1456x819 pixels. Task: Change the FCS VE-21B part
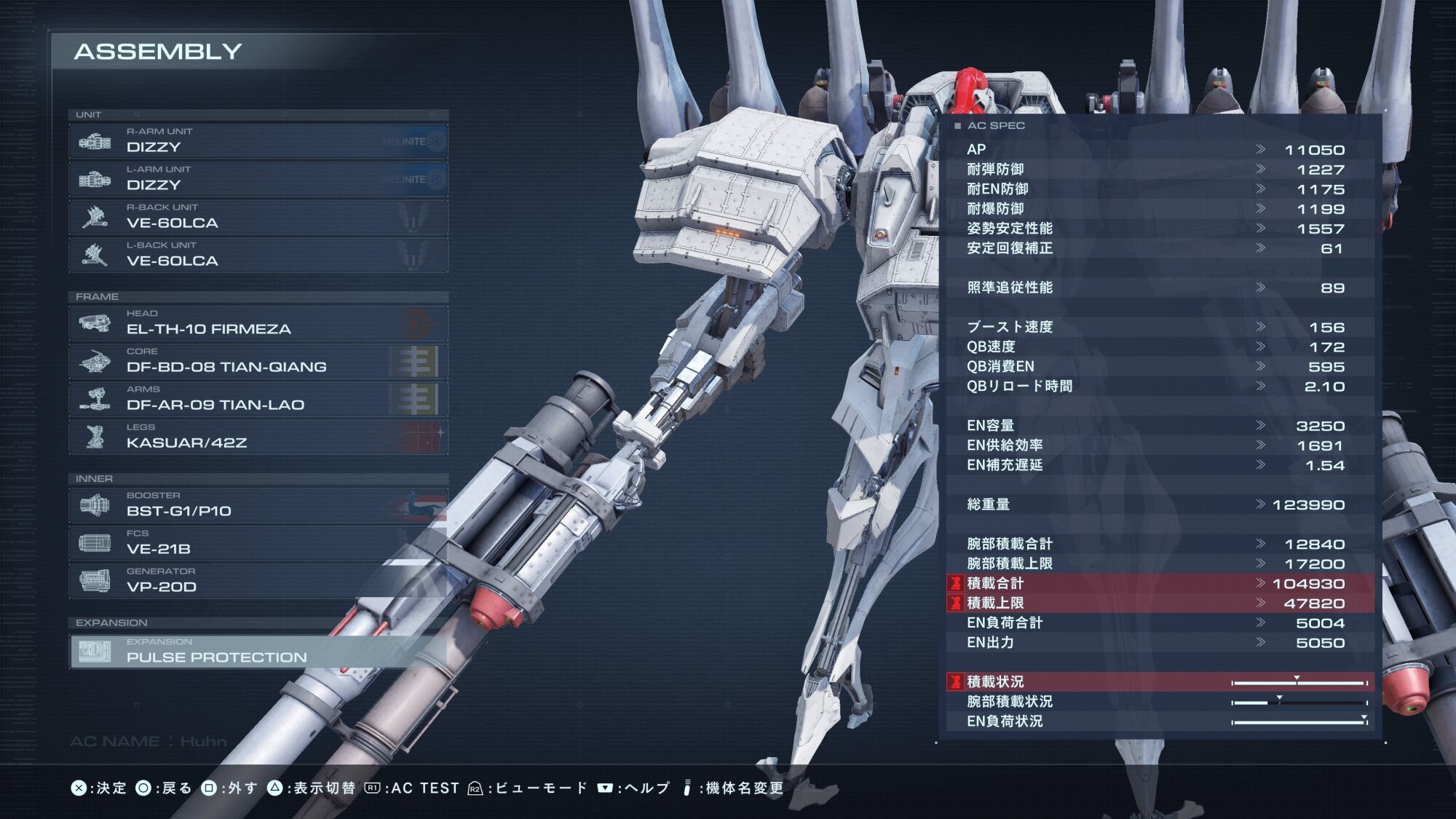pos(258,543)
